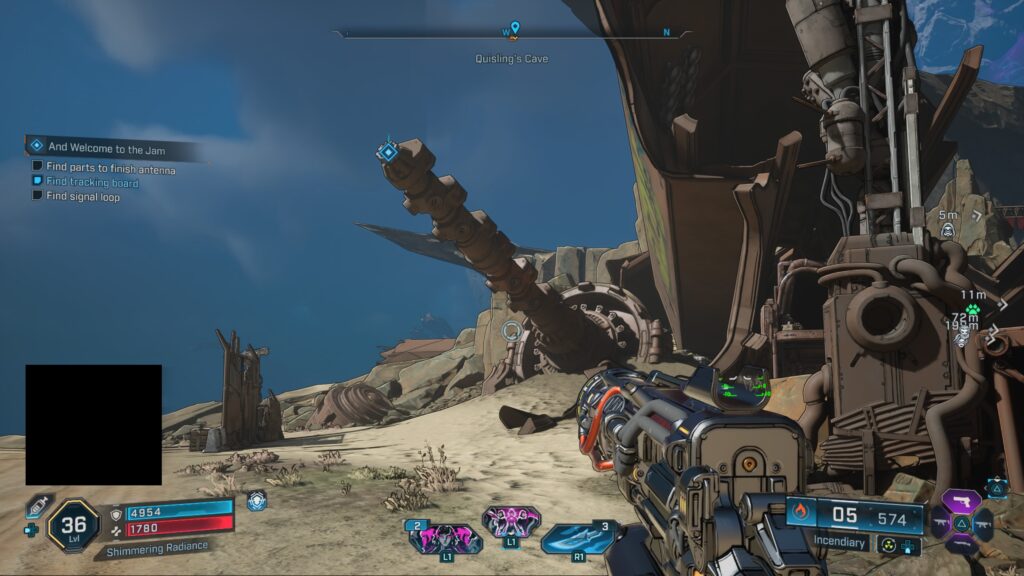Toggle the 'Find tracking board' objective checkbox
This screenshot has height=576, width=1024.
tap(38, 182)
